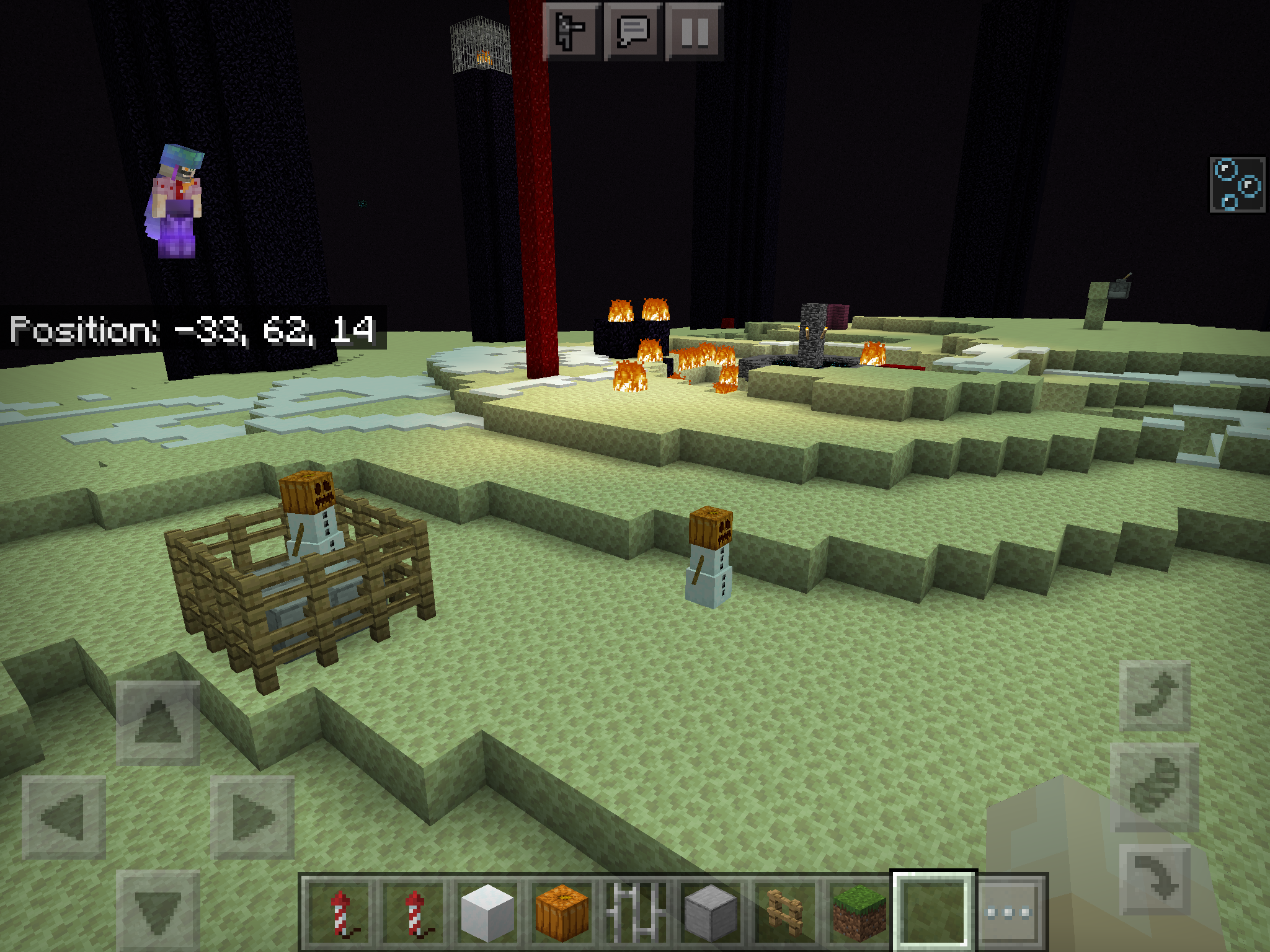Screen dimensions: 1270x952
Task: Strafe left with the left arrow
Action: pos(64,818)
